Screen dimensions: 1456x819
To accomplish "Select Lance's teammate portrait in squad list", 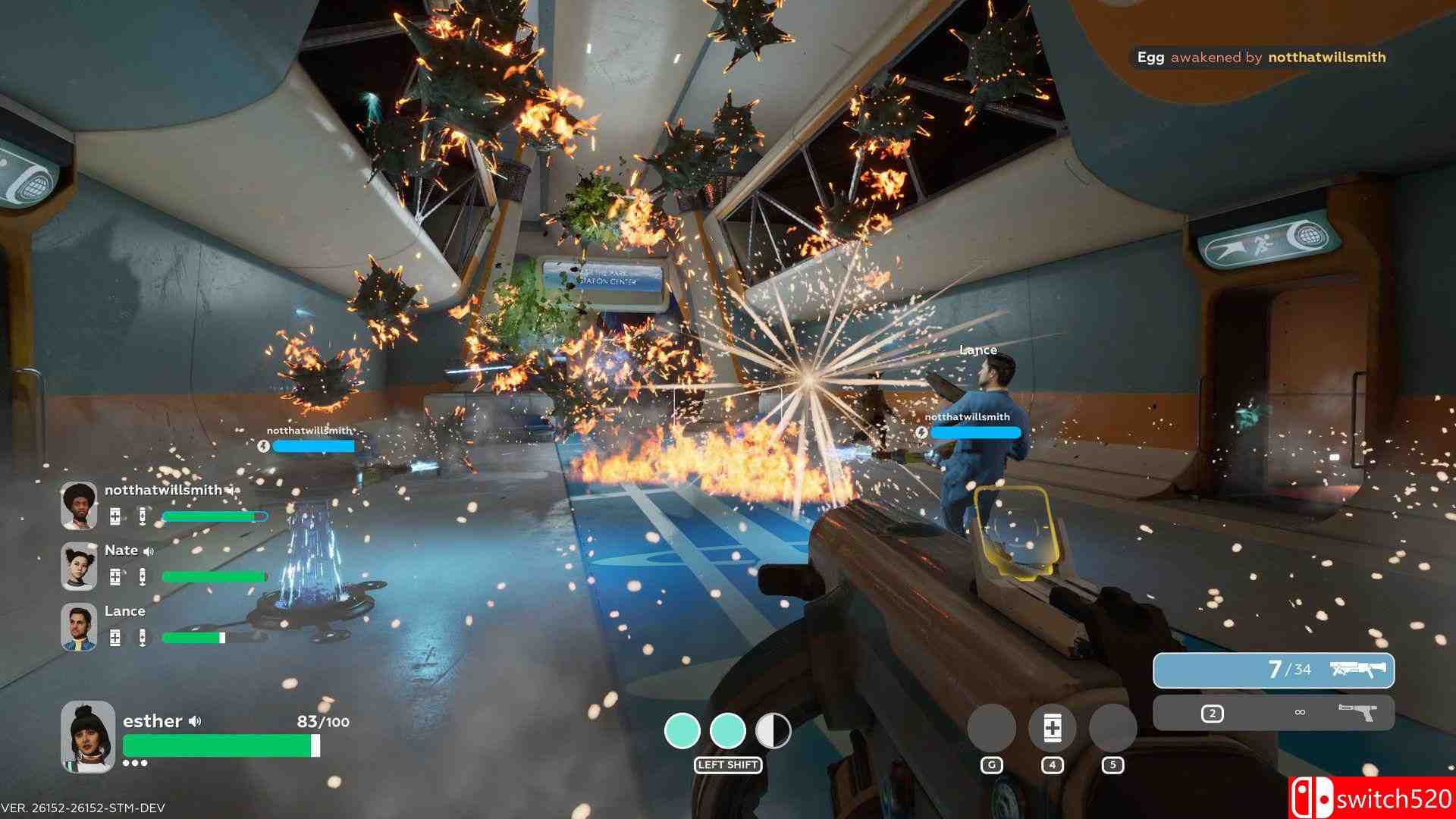I will click(x=79, y=627).
